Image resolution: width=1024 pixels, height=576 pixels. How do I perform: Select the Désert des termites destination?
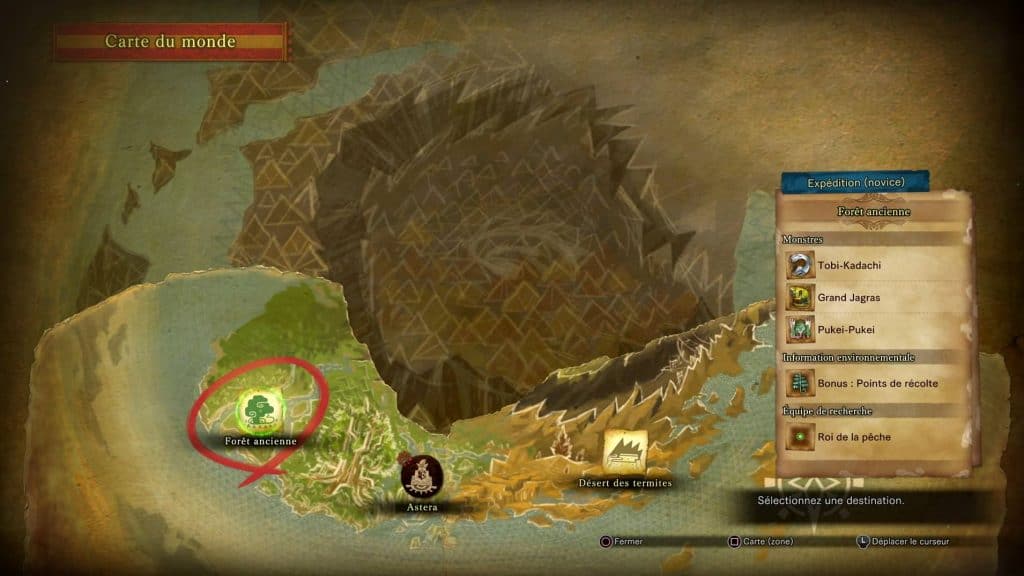624,452
